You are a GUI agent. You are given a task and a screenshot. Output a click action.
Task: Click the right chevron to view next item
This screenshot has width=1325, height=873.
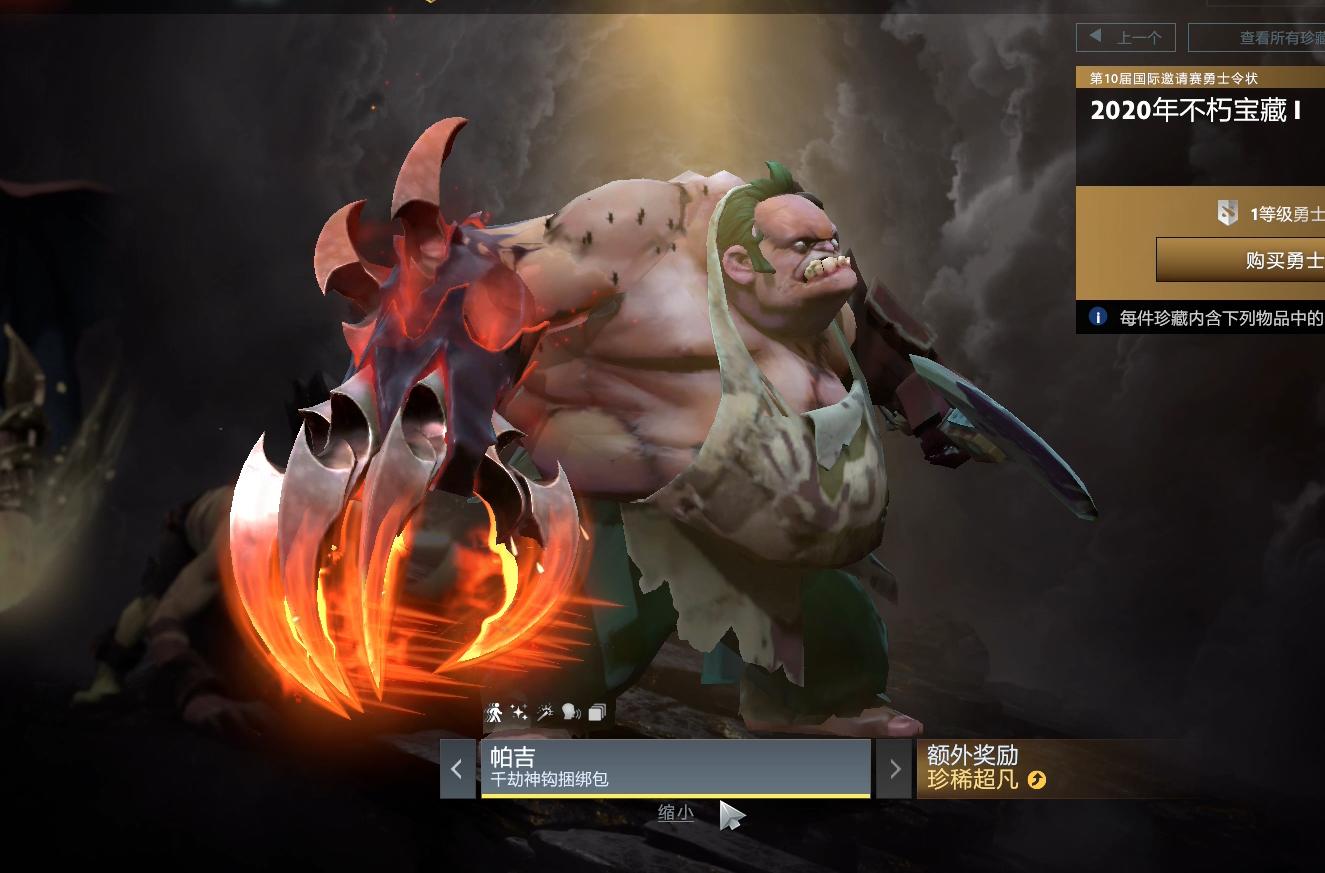pos(895,767)
